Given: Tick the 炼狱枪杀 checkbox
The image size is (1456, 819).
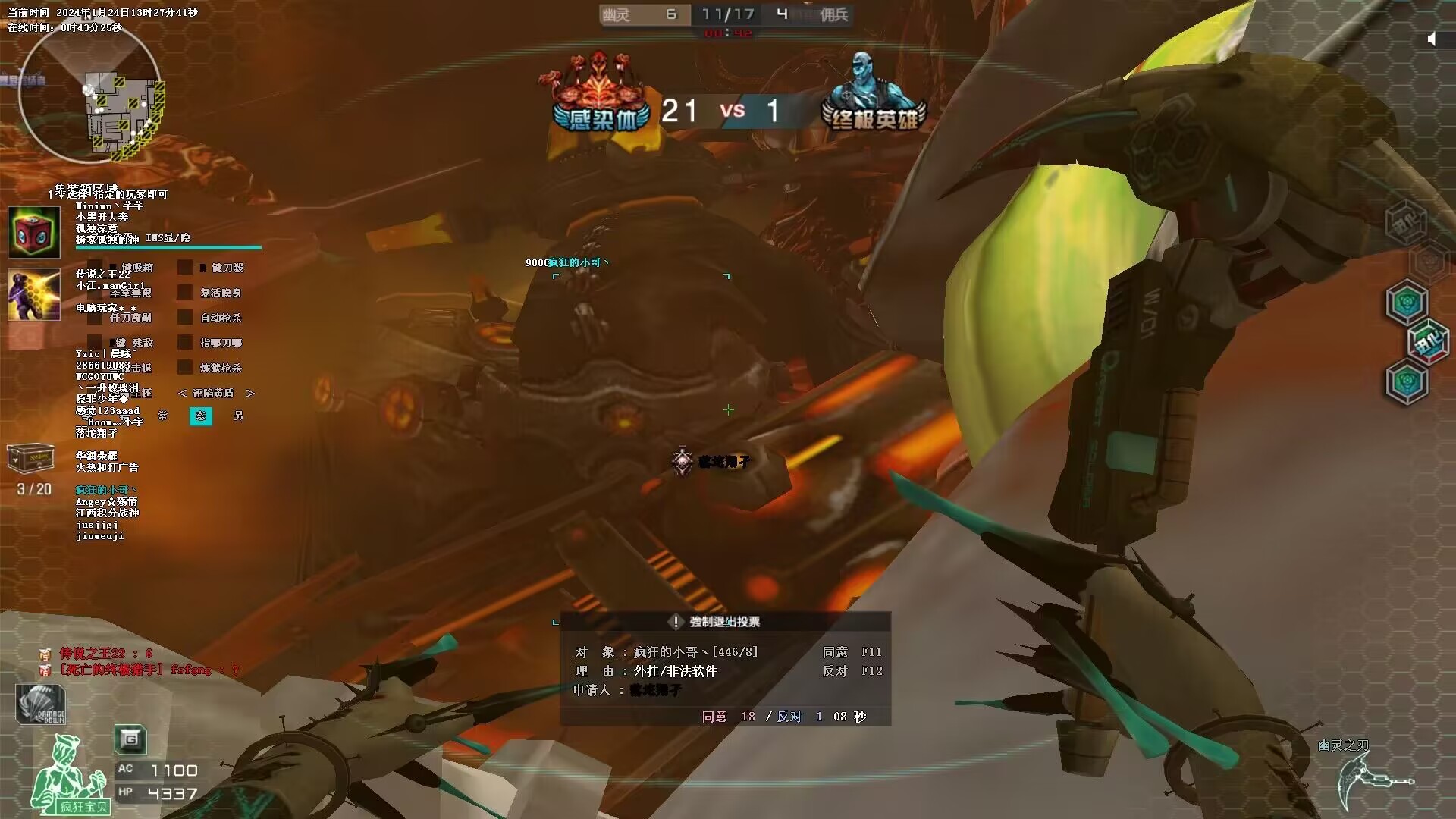Looking at the screenshot, I should click(x=185, y=368).
